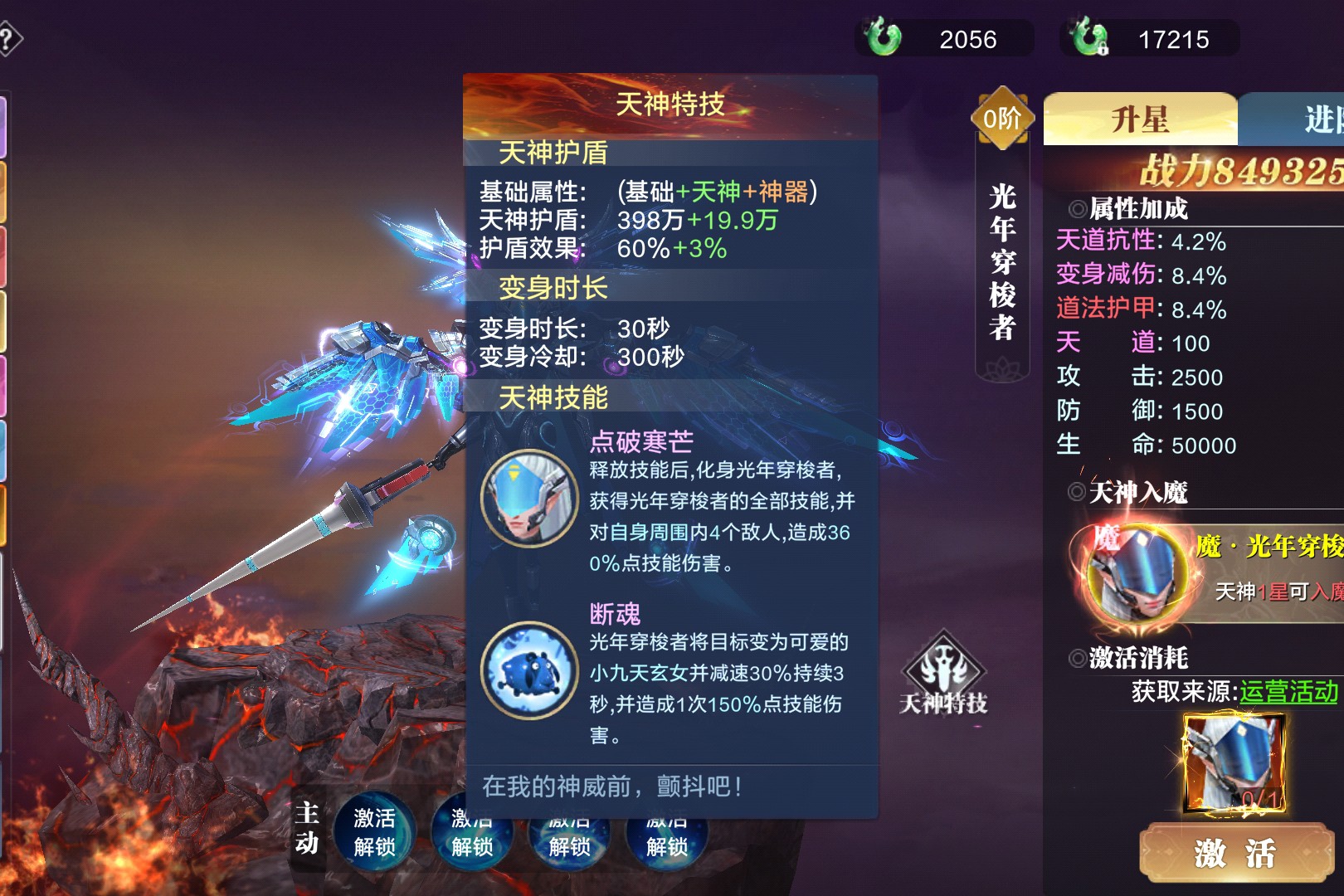Image resolution: width=1344 pixels, height=896 pixels.
Task: Switch to the 升星 tab
Action: point(1140,119)
